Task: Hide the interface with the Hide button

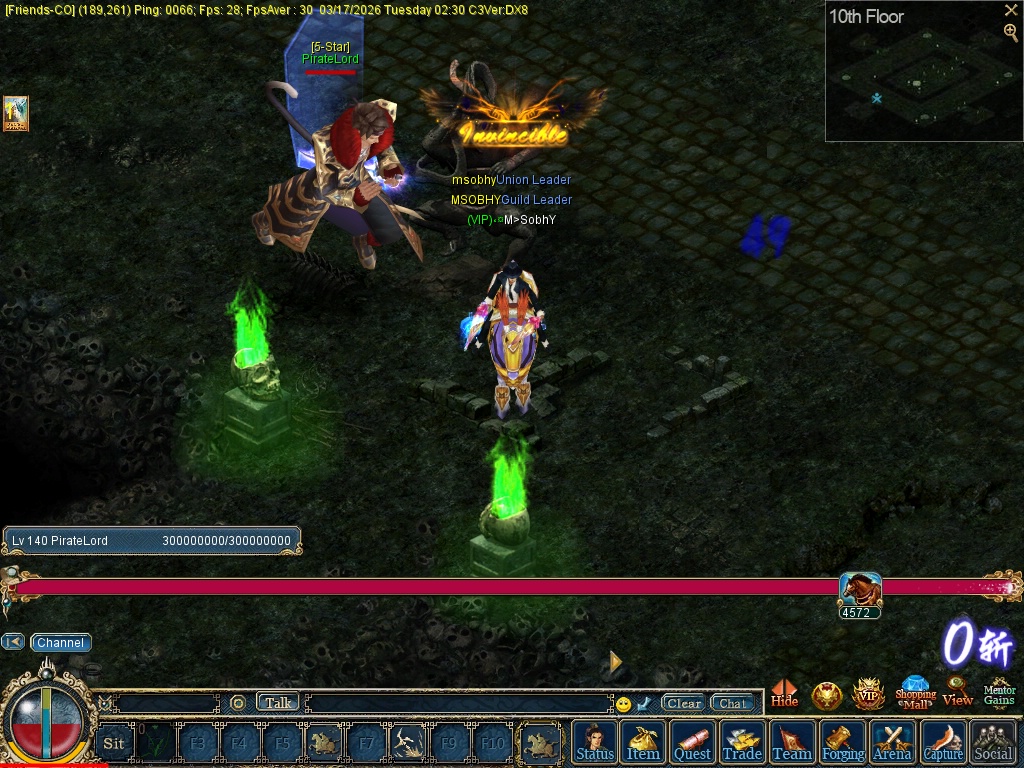Action: pyautogui.click(x=785, y=694)
